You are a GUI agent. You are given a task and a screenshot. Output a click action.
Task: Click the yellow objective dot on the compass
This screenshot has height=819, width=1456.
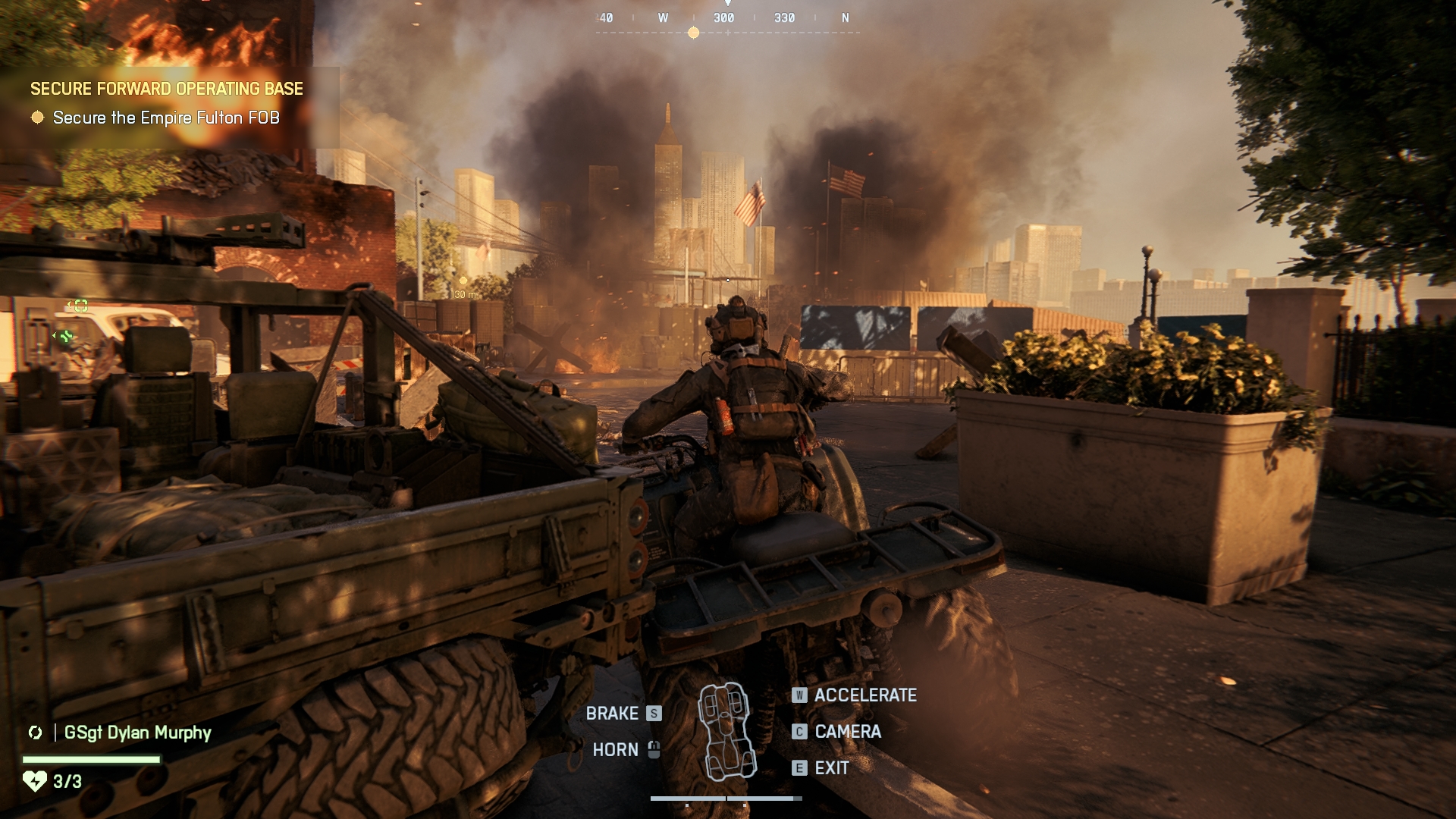point(693,33)
